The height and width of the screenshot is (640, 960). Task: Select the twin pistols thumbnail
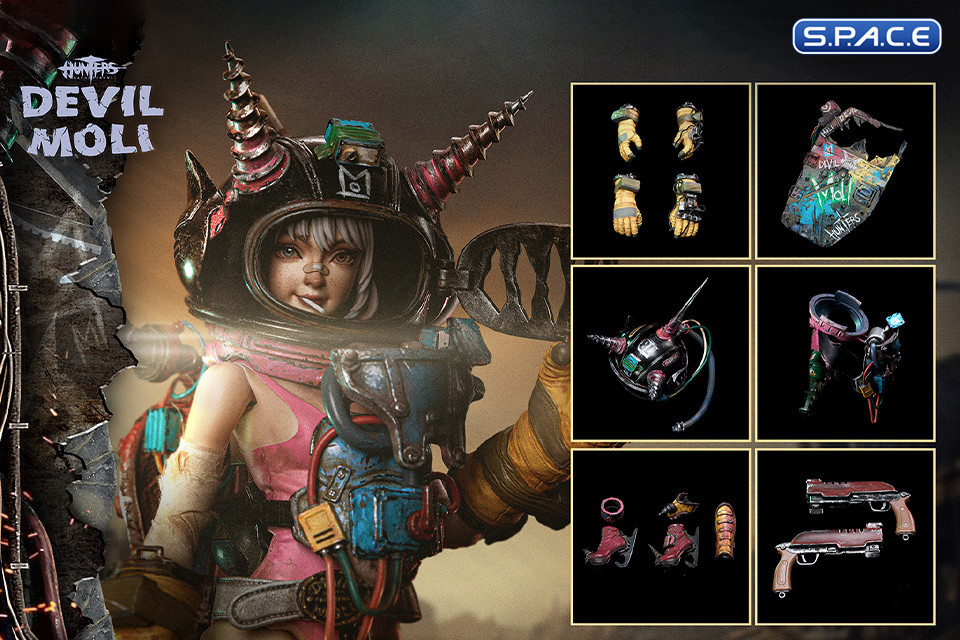coord(844,537)
